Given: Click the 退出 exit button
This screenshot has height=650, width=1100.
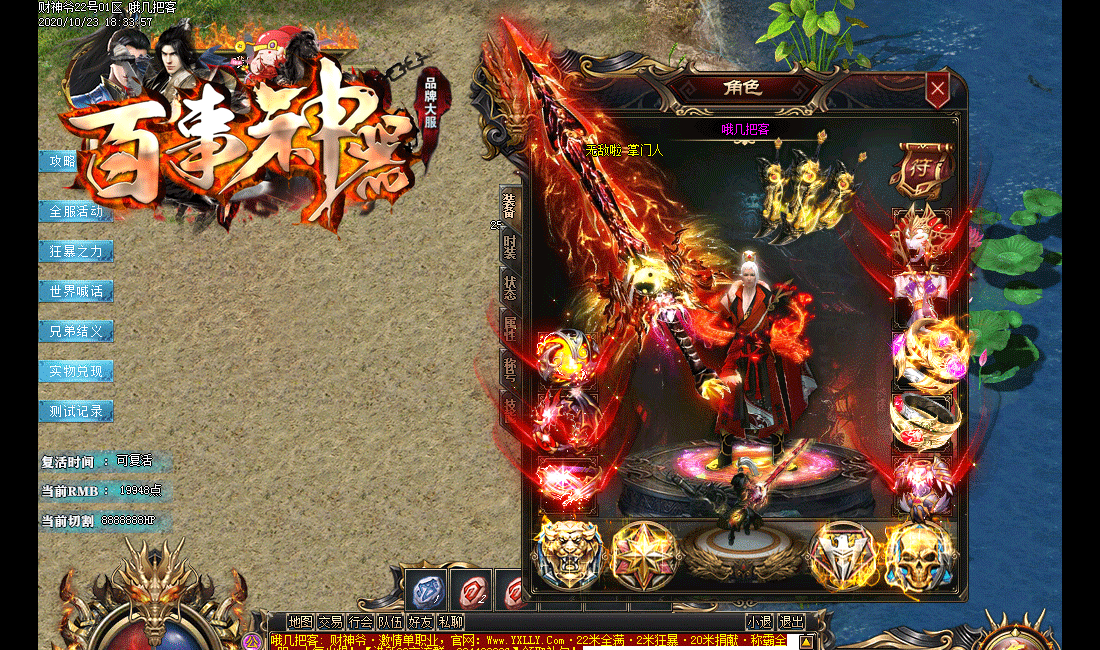Looking at the screenshot, I should click(792, 622).
